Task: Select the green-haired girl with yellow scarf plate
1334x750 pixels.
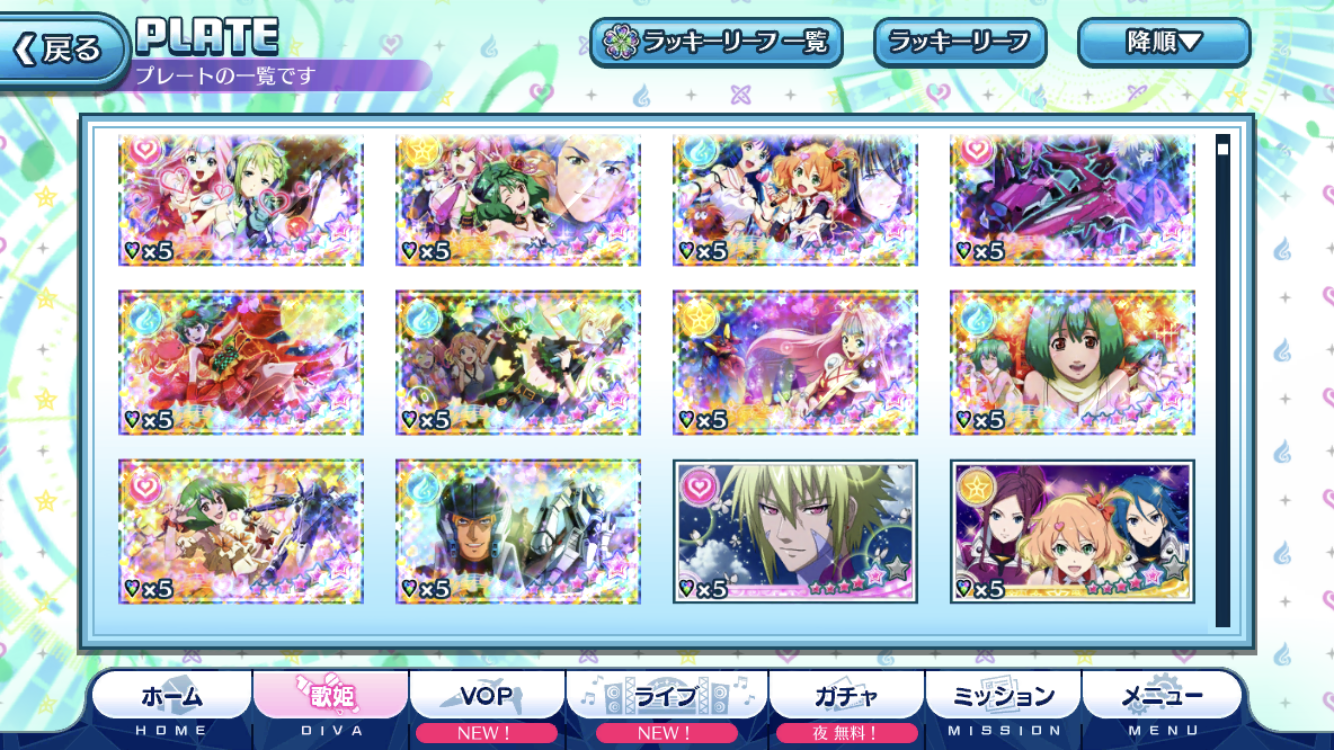Action: pyautogui.click(x=1072, y=363)
